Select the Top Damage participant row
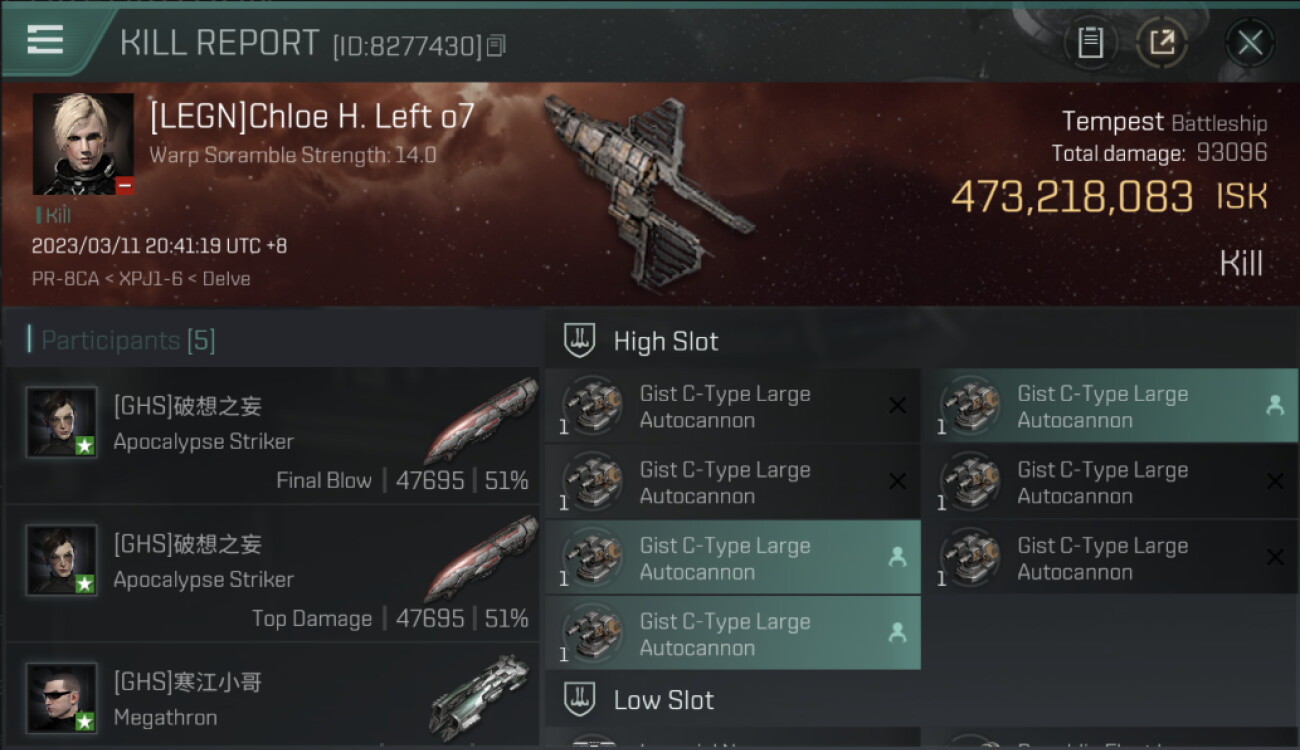 272,574
